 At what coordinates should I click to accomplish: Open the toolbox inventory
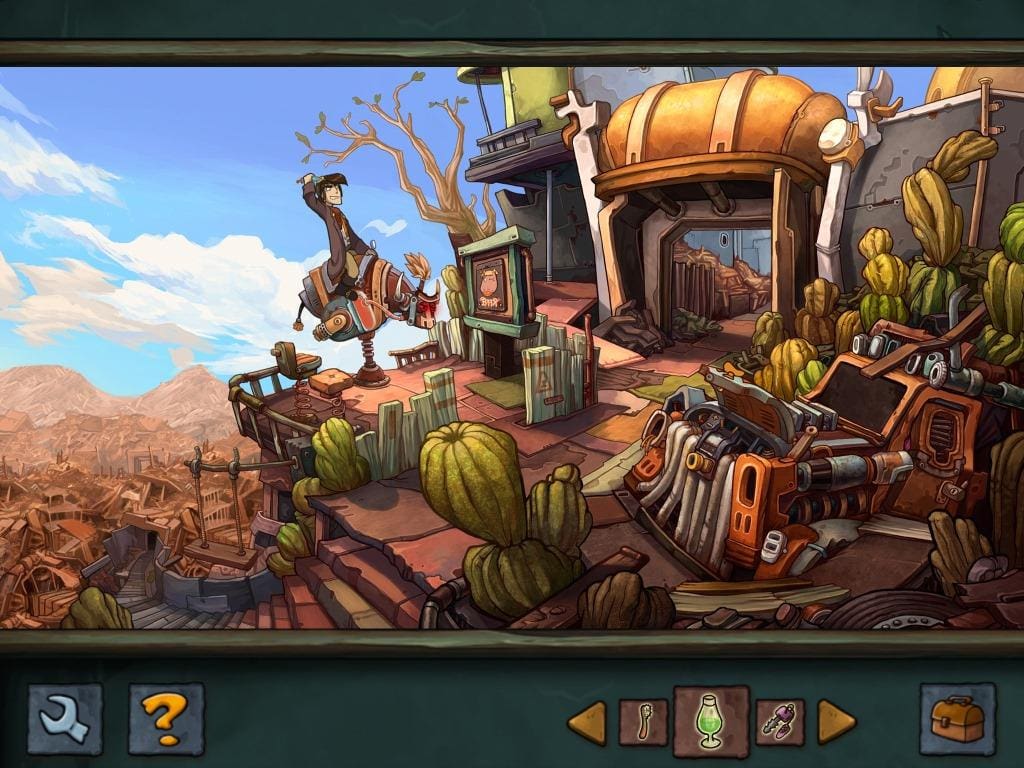click(957, 719)
